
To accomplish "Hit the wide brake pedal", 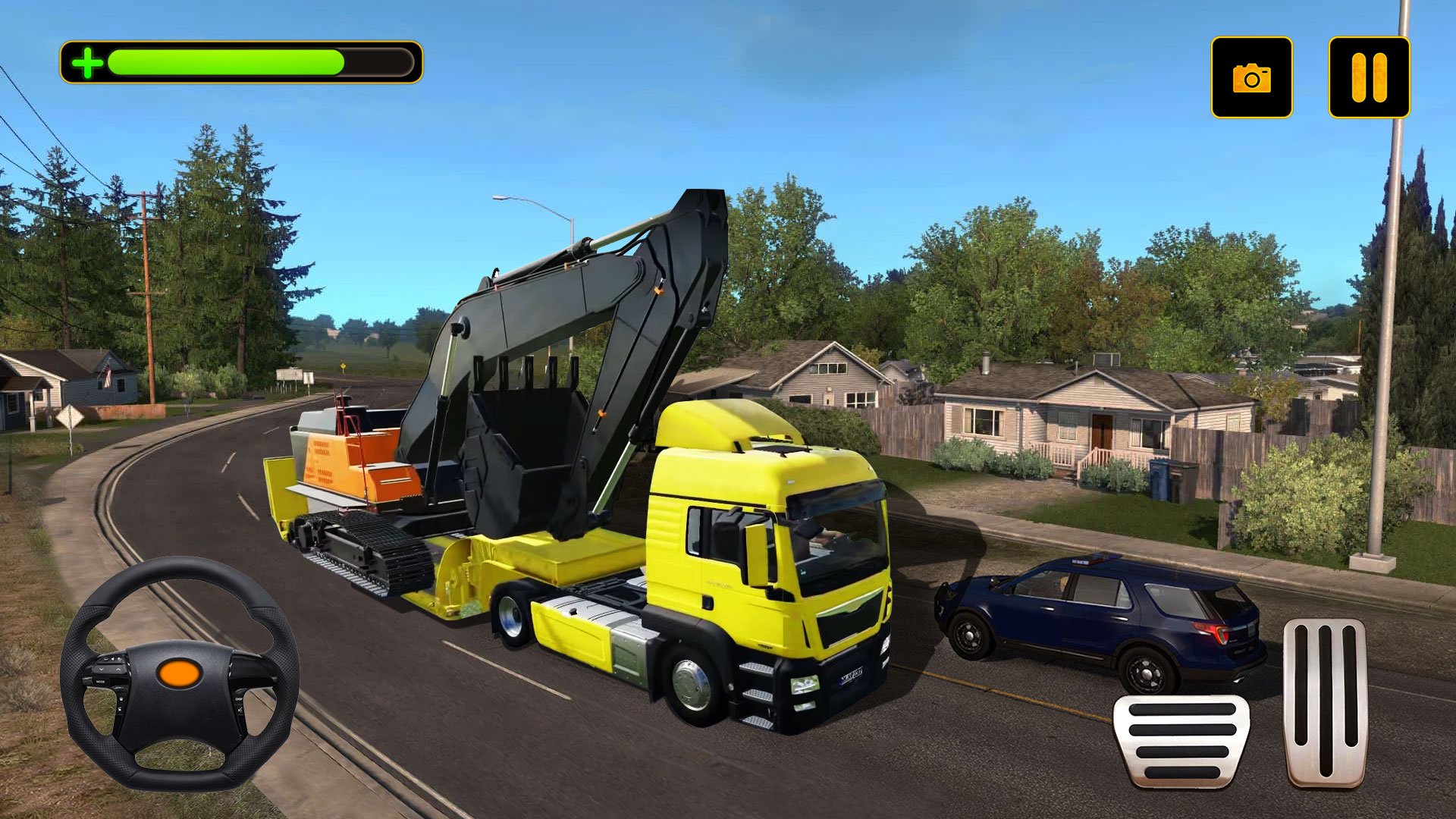I will (1181, 740).
